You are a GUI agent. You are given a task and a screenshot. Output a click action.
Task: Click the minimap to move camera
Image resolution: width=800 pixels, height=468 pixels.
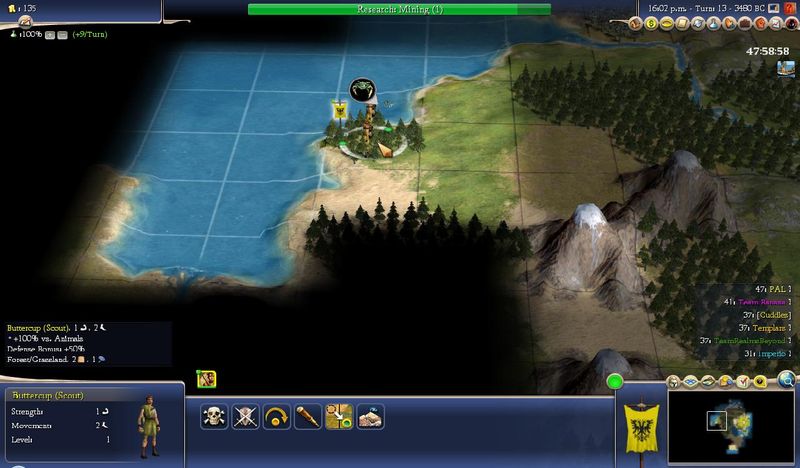[736, 424]
